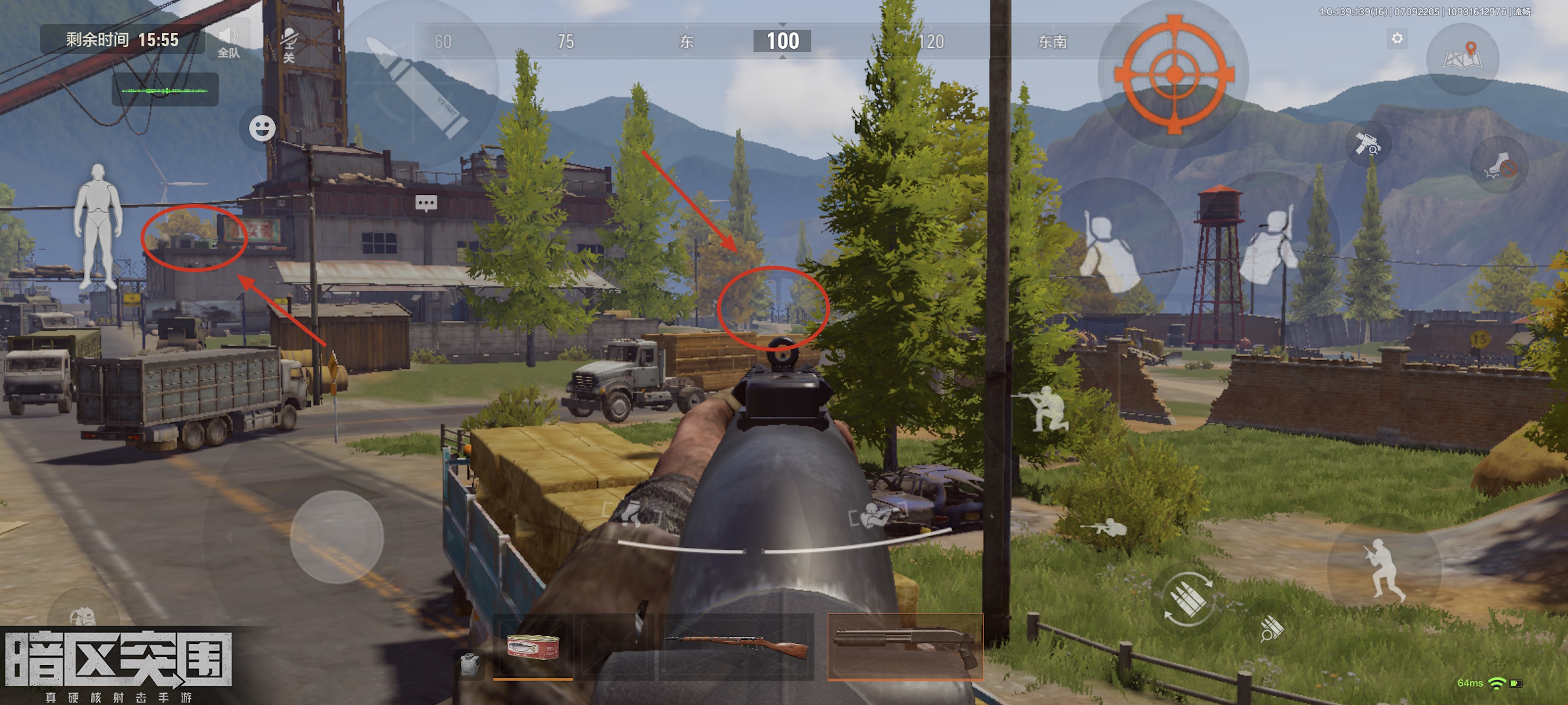Open the settings gear
This screenshot has height=705, width=1568.
(1397, 39)
